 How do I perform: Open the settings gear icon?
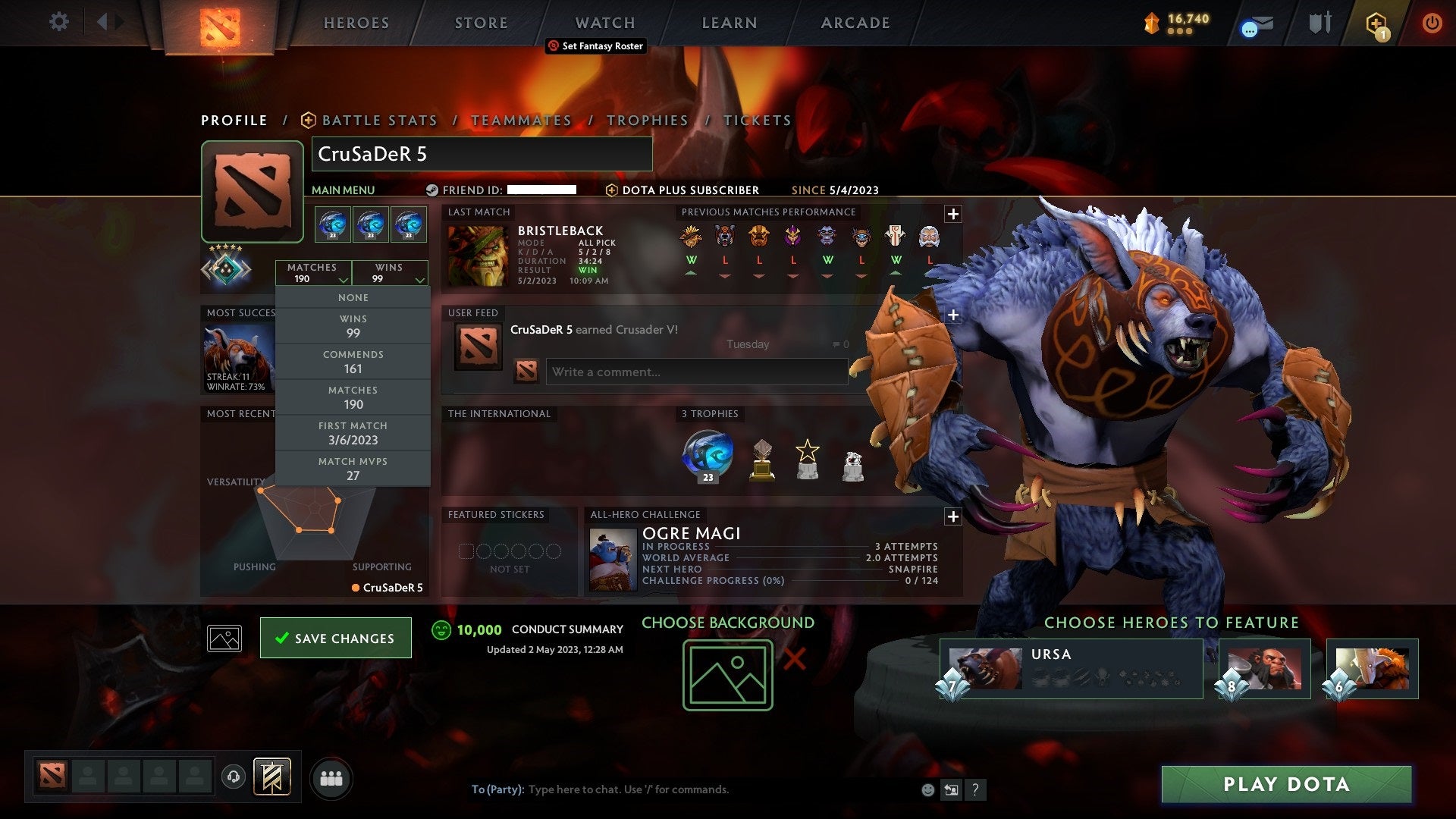(59, 22)
